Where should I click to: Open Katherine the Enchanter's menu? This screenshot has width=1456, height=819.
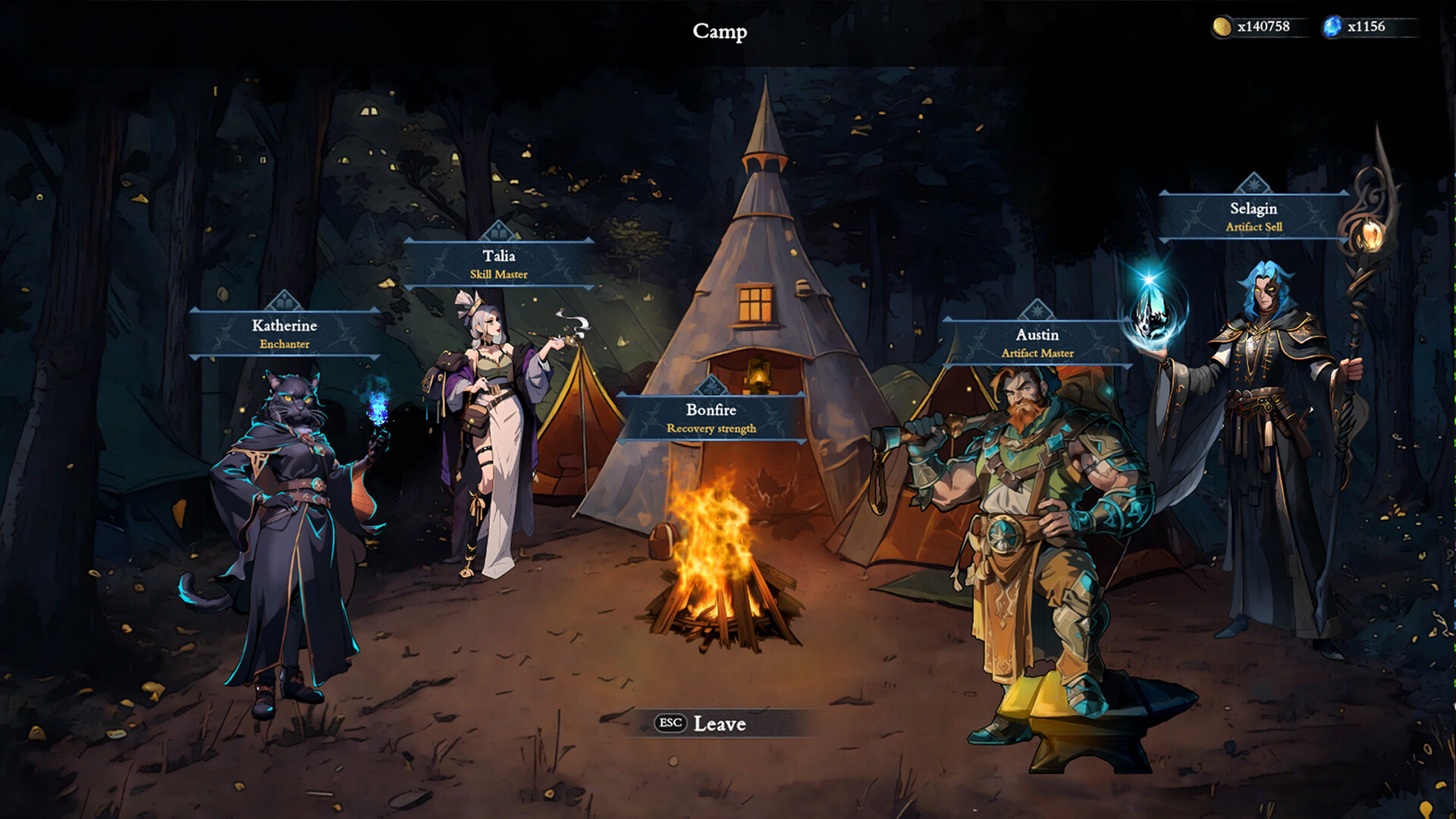click(284, 334)
